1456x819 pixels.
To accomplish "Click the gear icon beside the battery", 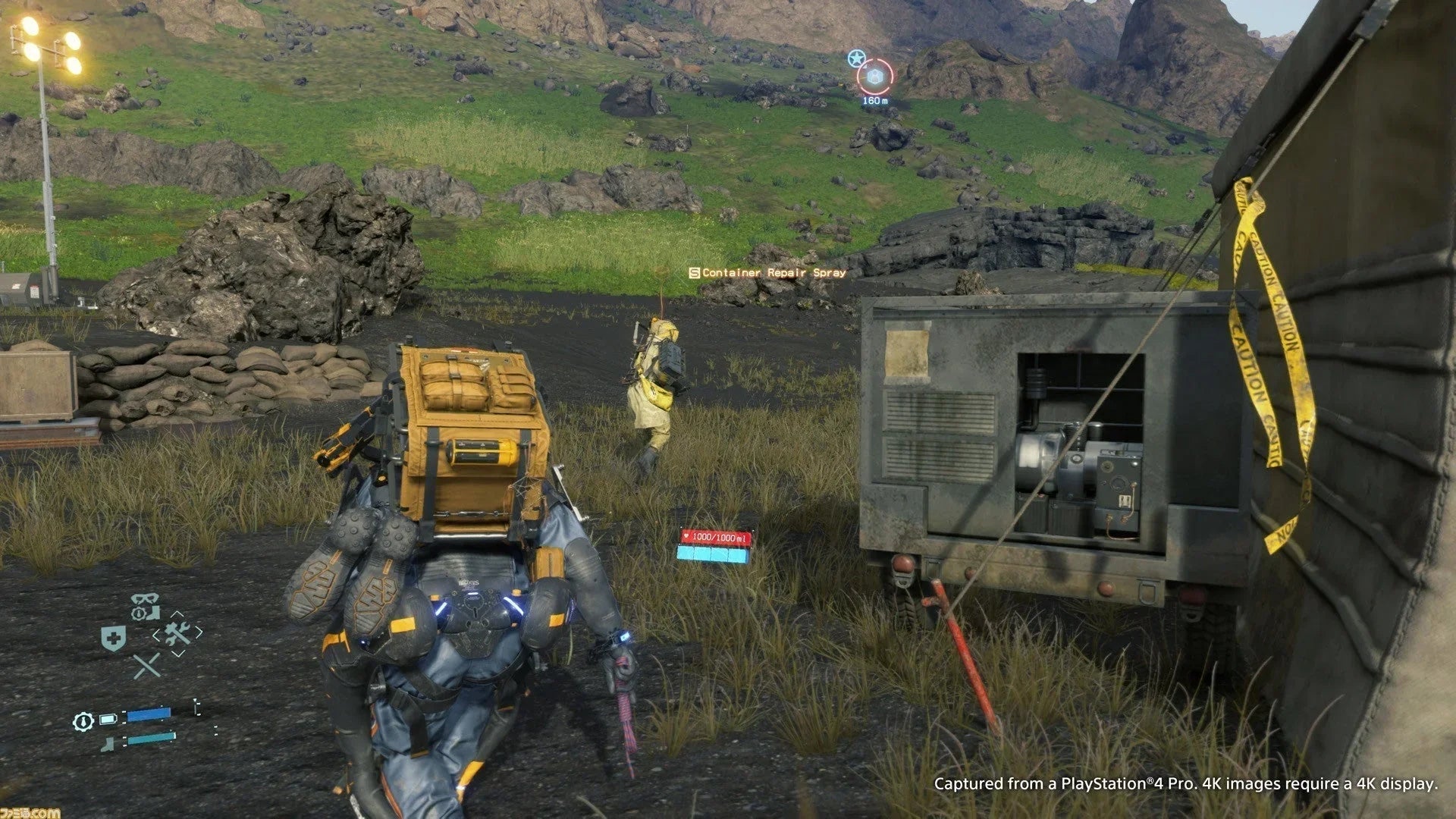I will pos(81,720).
